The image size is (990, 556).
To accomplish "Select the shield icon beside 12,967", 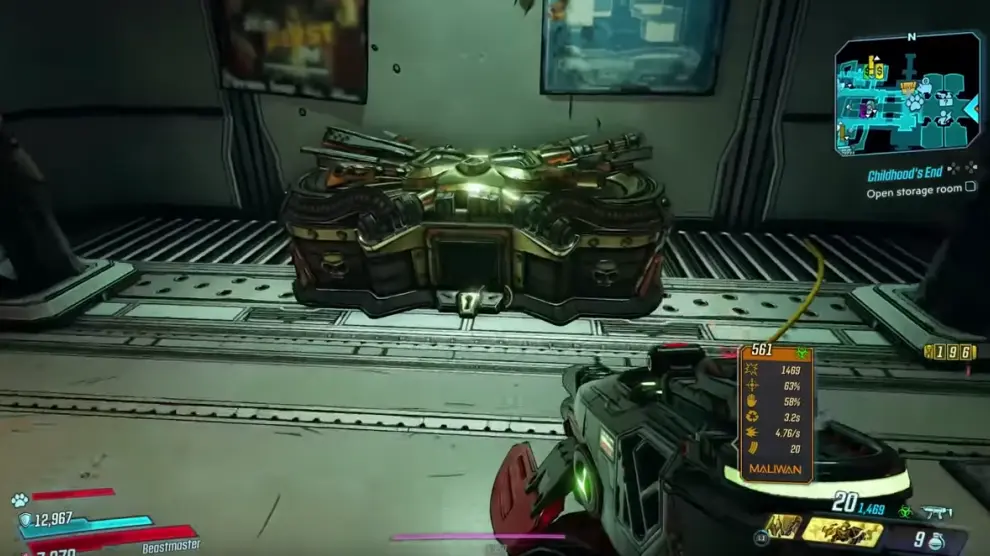I will 26,520.
